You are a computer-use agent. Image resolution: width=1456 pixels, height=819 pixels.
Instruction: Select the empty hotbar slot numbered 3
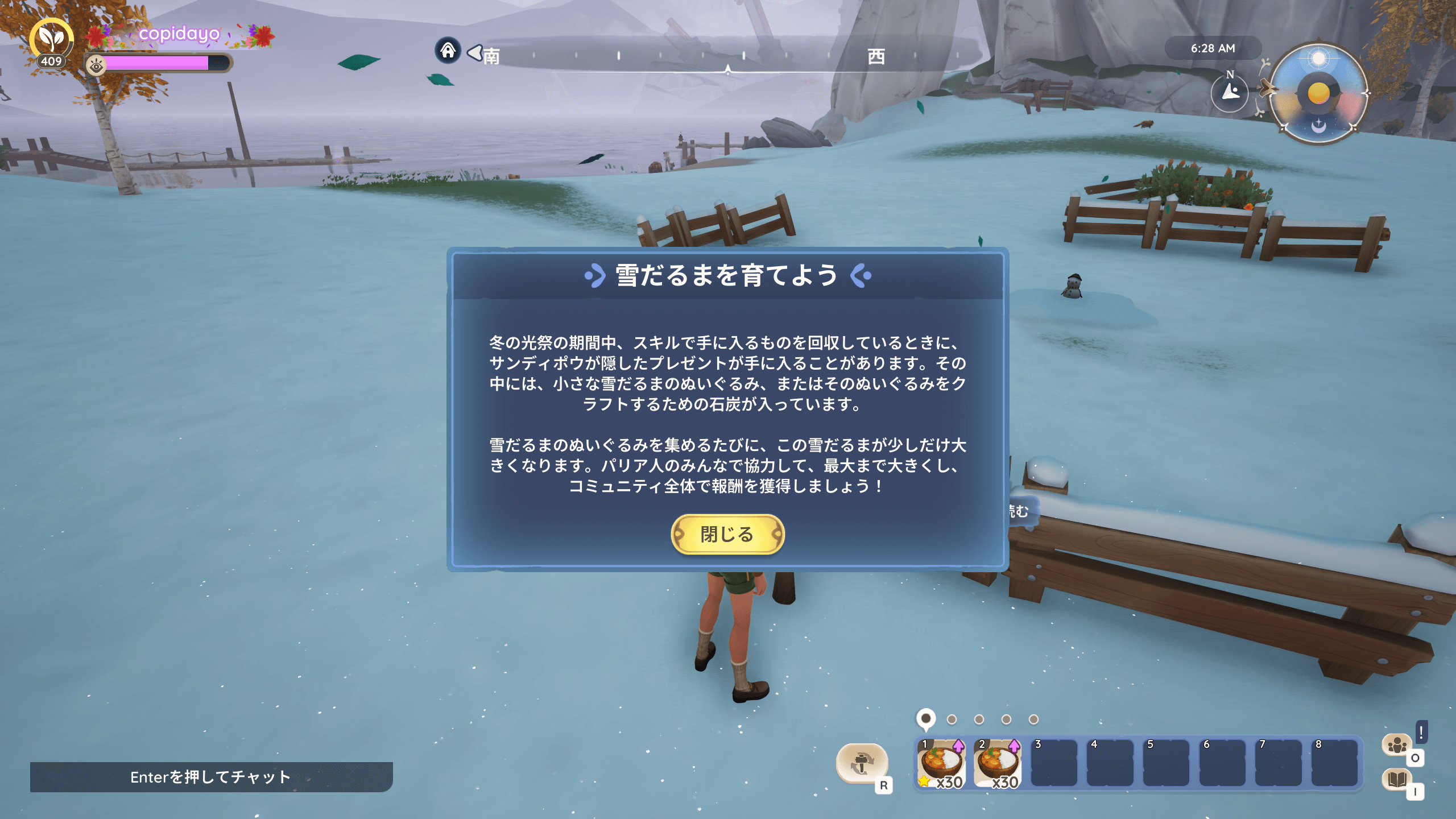click(1054, 764)
